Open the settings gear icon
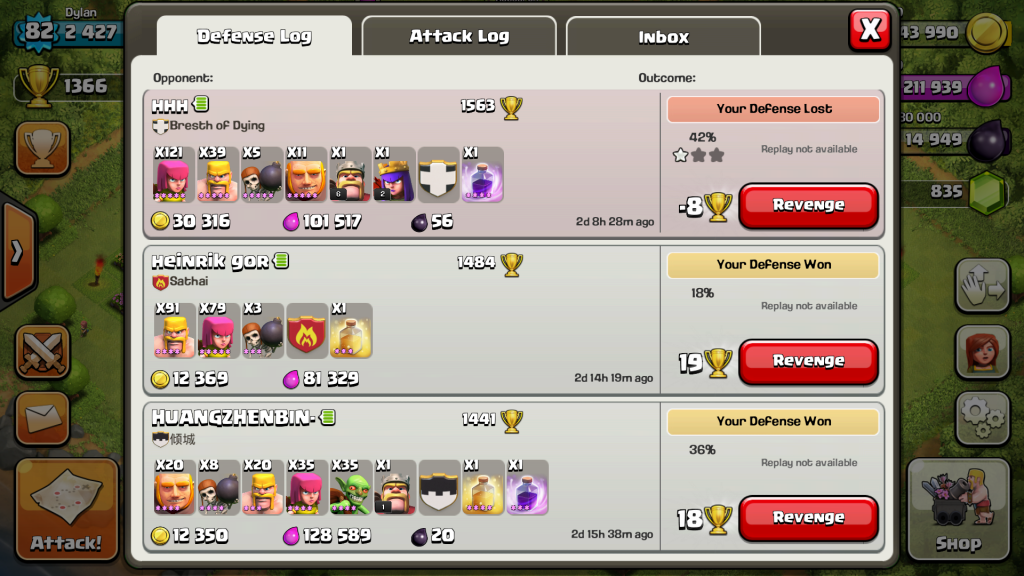1024x576 pixels. tap(981, 417)
